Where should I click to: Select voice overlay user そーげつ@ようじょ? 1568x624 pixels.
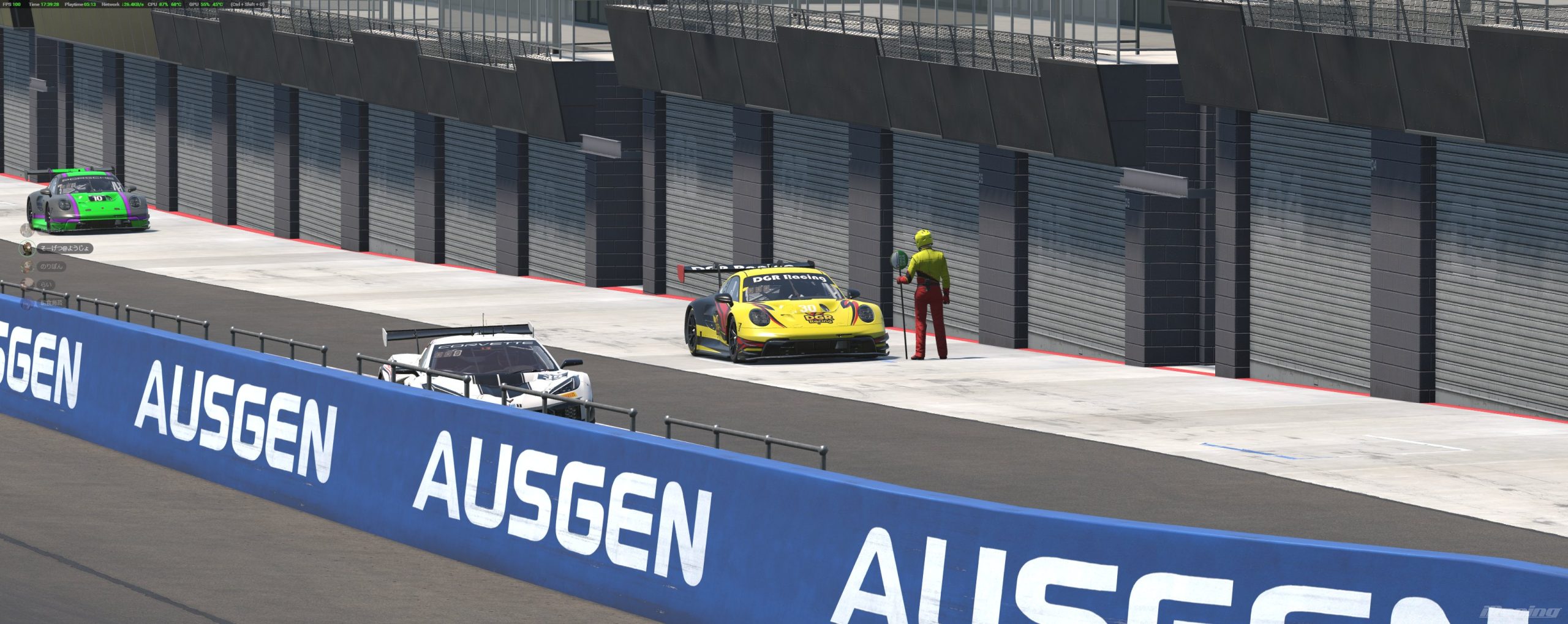(64, 248)
